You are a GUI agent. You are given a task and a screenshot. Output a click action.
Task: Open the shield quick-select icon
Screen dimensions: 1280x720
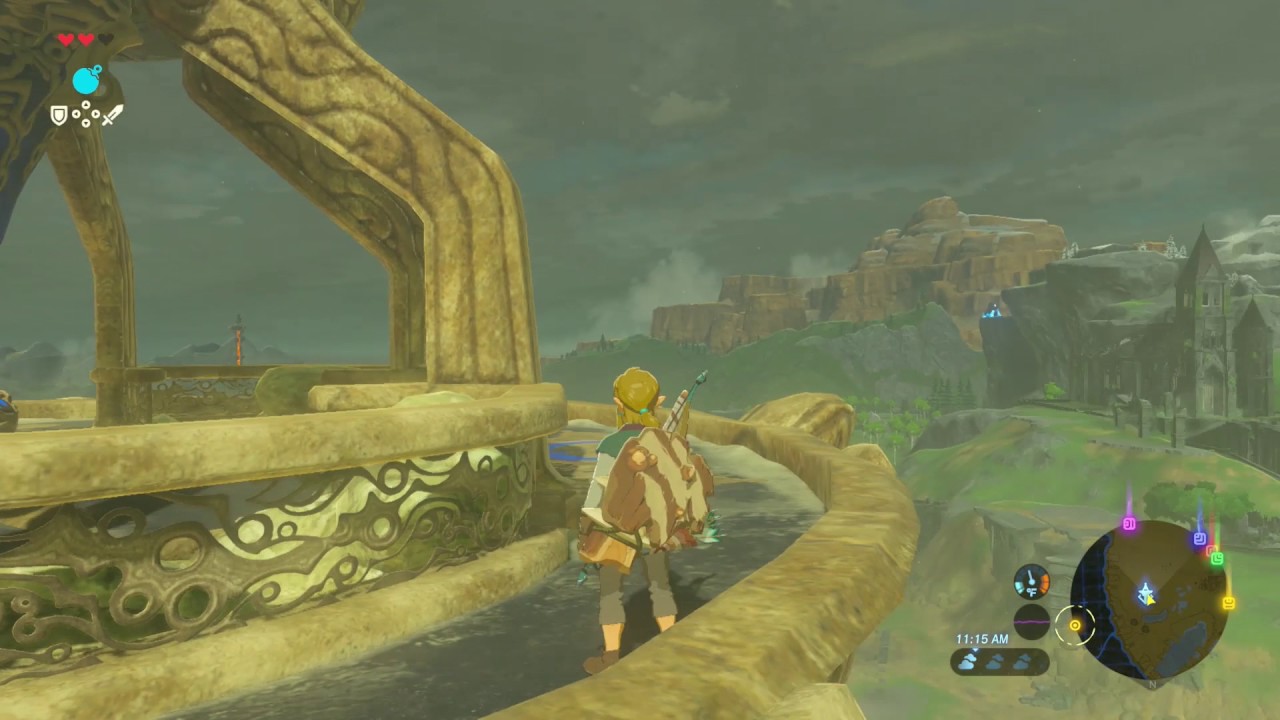pos(60,116)
